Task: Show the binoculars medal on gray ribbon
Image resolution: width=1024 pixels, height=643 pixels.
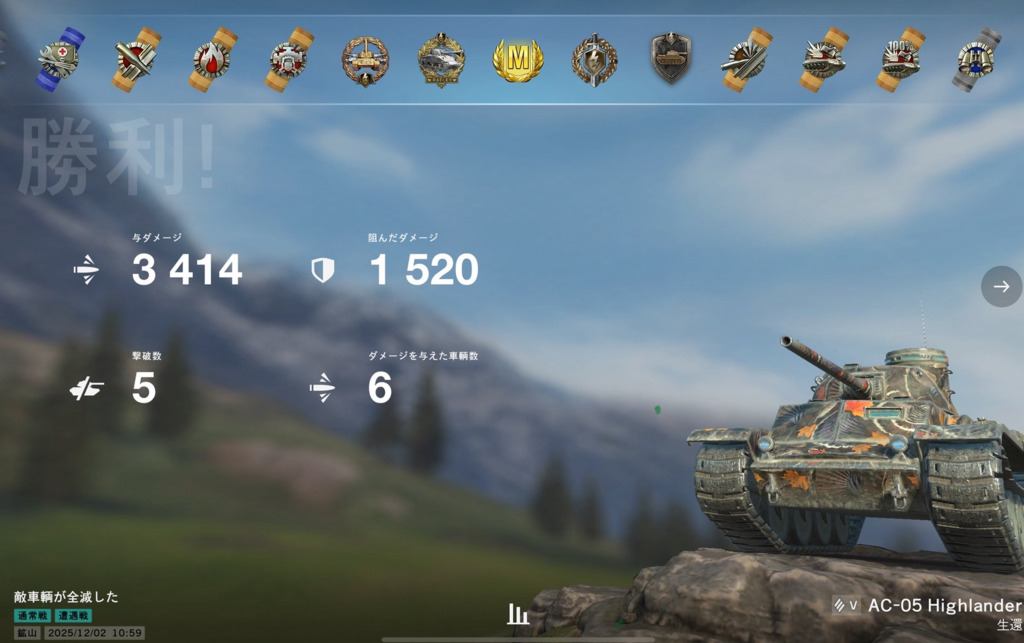Action: pyautogui.click(x=976, y=60)
